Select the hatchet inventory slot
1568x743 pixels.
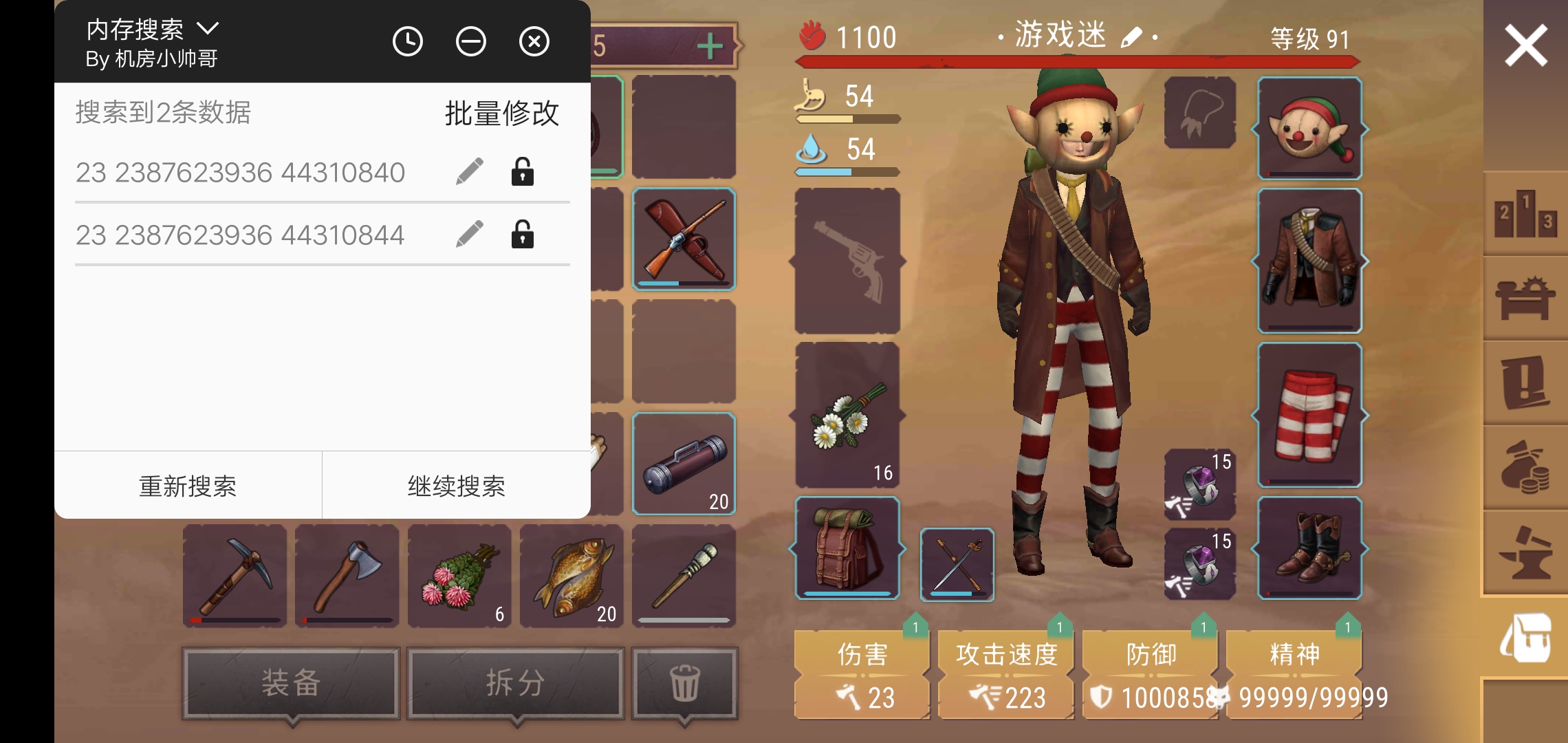pyautogui.click(x=347, y=575)
